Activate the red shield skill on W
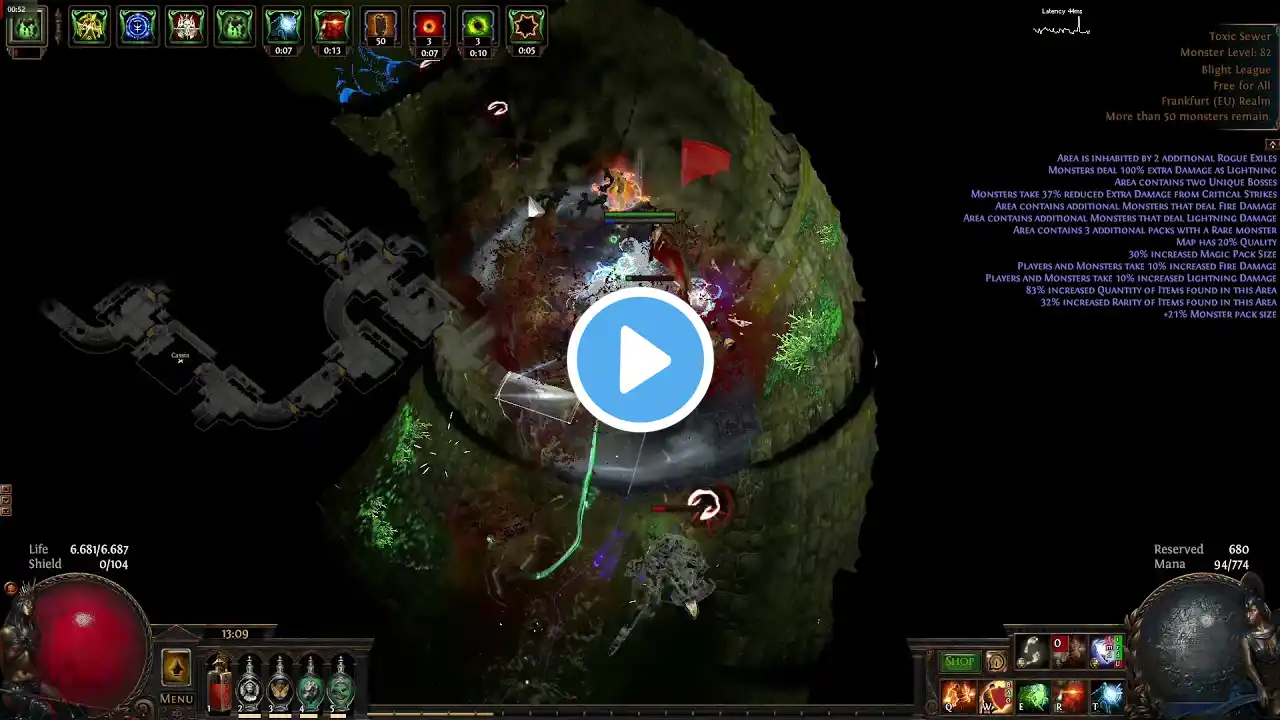The image size is (1280, 720). pos(996,696)
